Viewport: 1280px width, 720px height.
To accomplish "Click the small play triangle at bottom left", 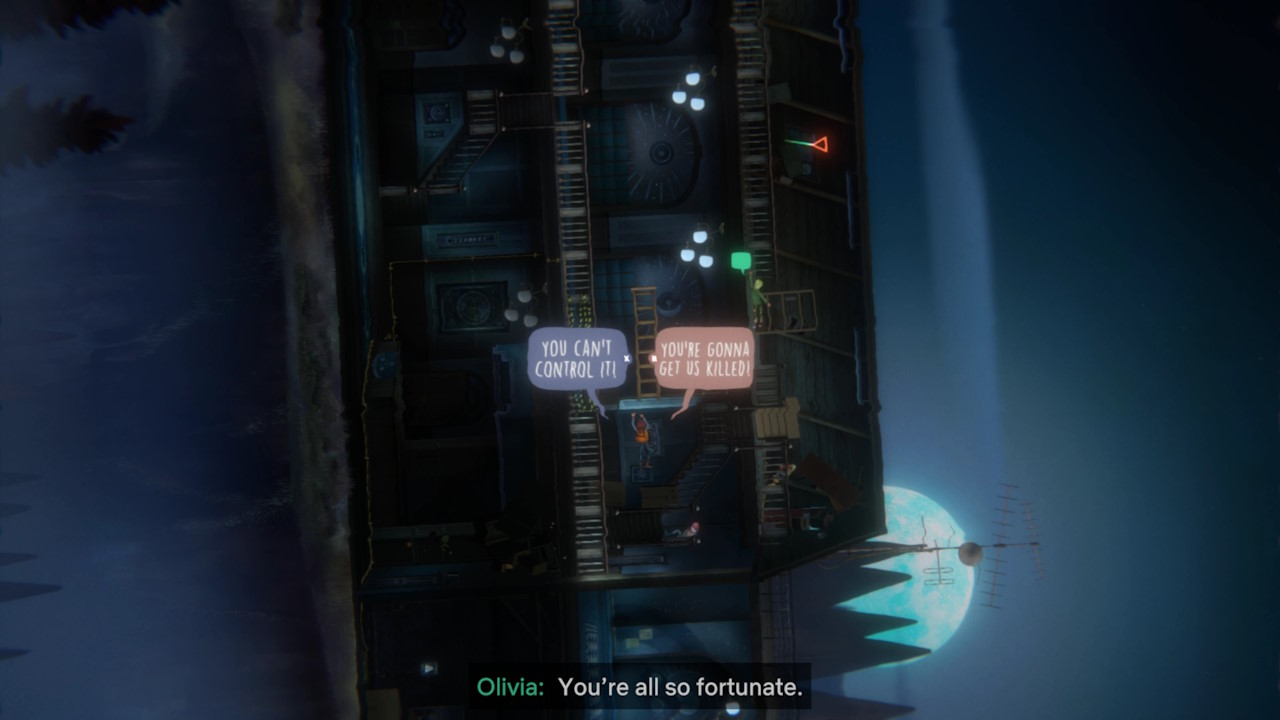I will pos(429,668).
